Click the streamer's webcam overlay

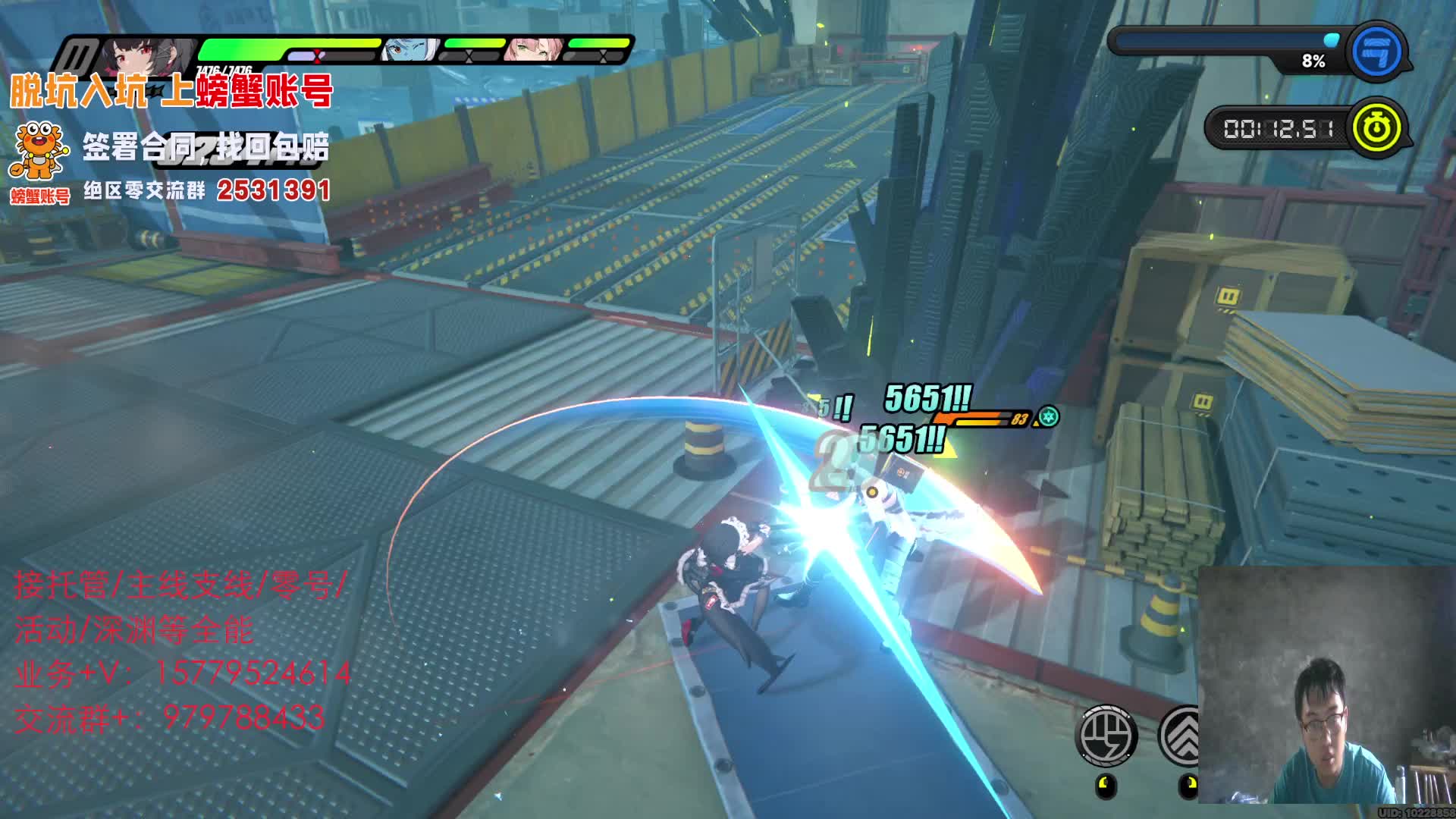[1326, 685]
